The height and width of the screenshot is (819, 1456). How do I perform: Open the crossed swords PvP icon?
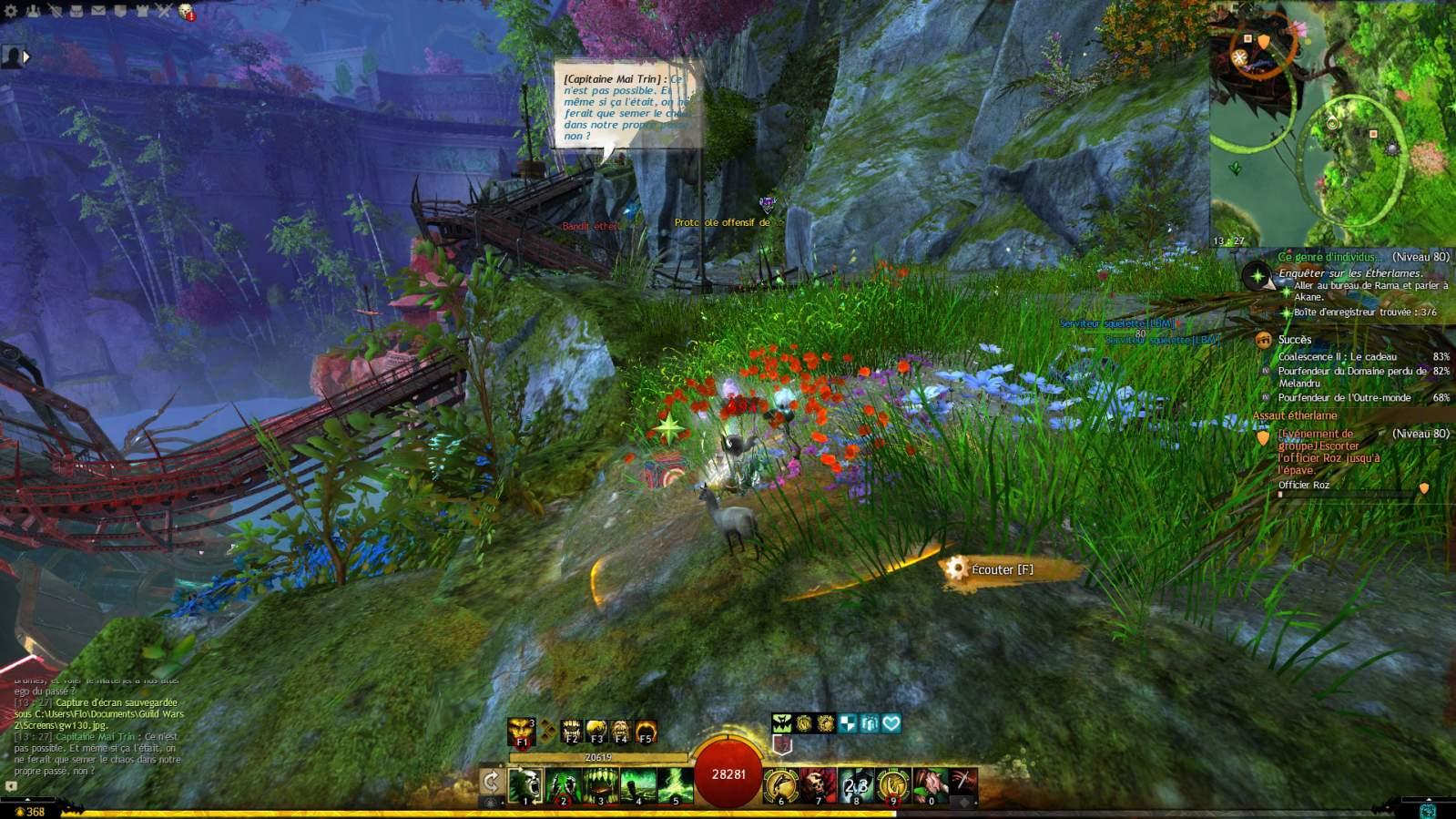point(164,11)
